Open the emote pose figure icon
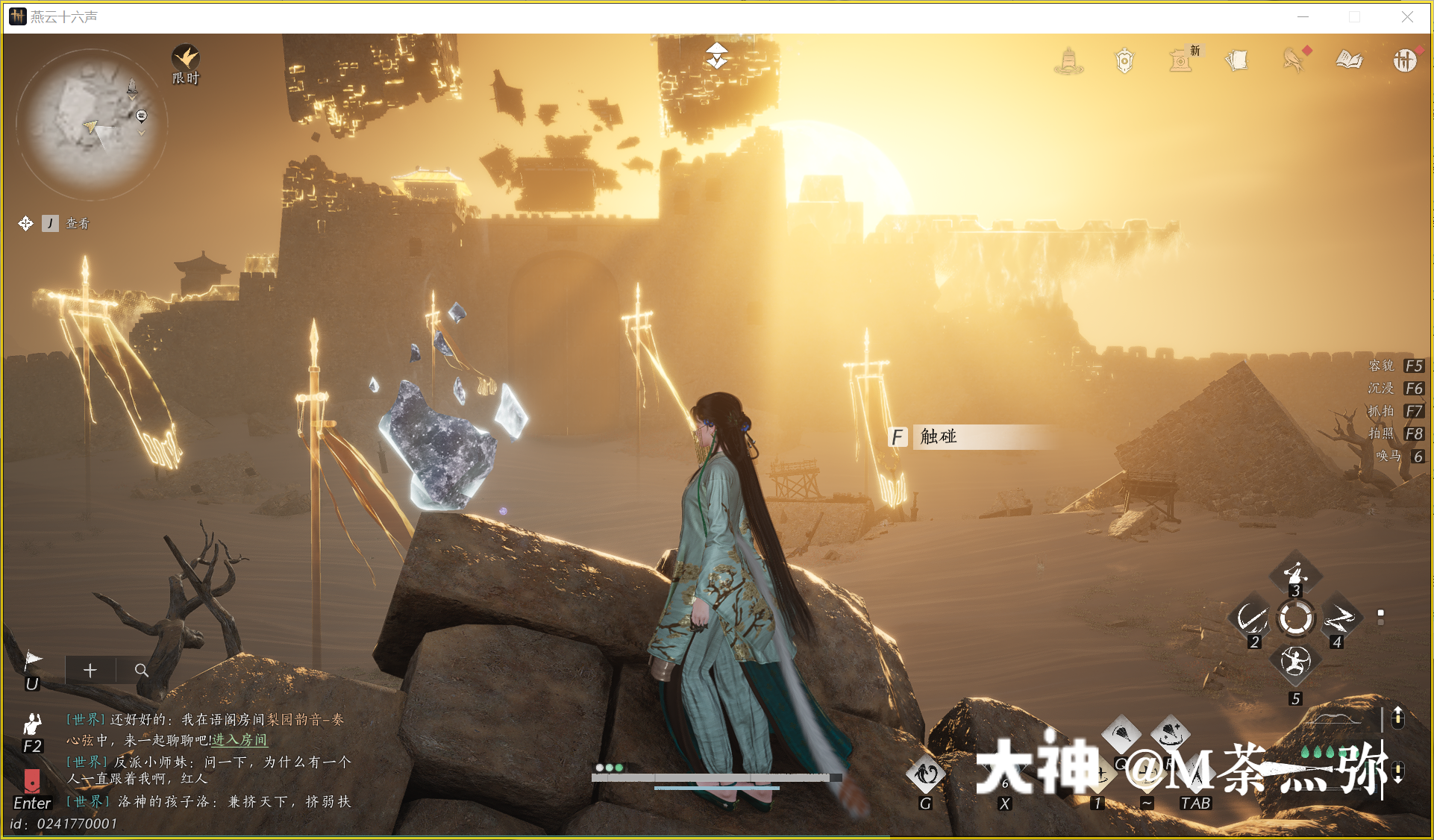Screen dimensions: 1434x840 click(32, 724)
